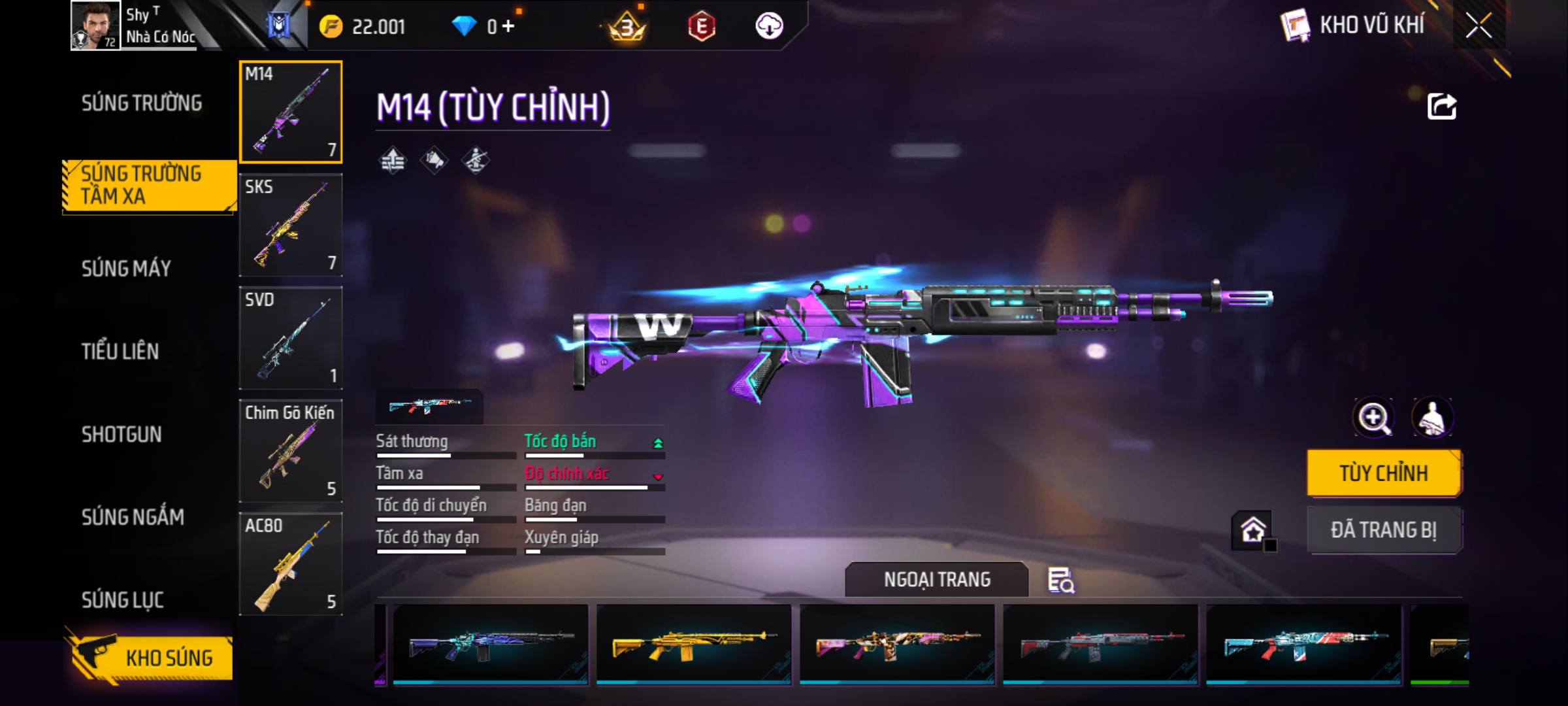Choose the golden M14 skin thumbnail
The height and width of the screenshot is (706, 1568).
(x=694, y=645)
